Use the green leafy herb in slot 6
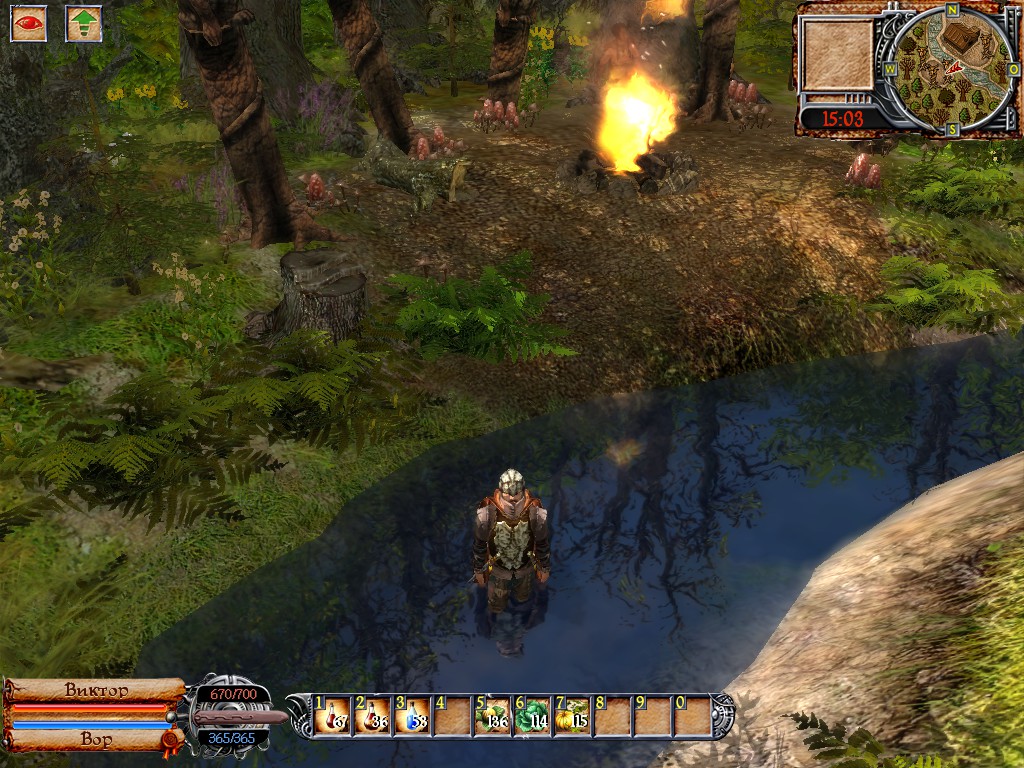The height and width of the screenshot is (768, 1024). pyautogui.click(x=533, y=716)
